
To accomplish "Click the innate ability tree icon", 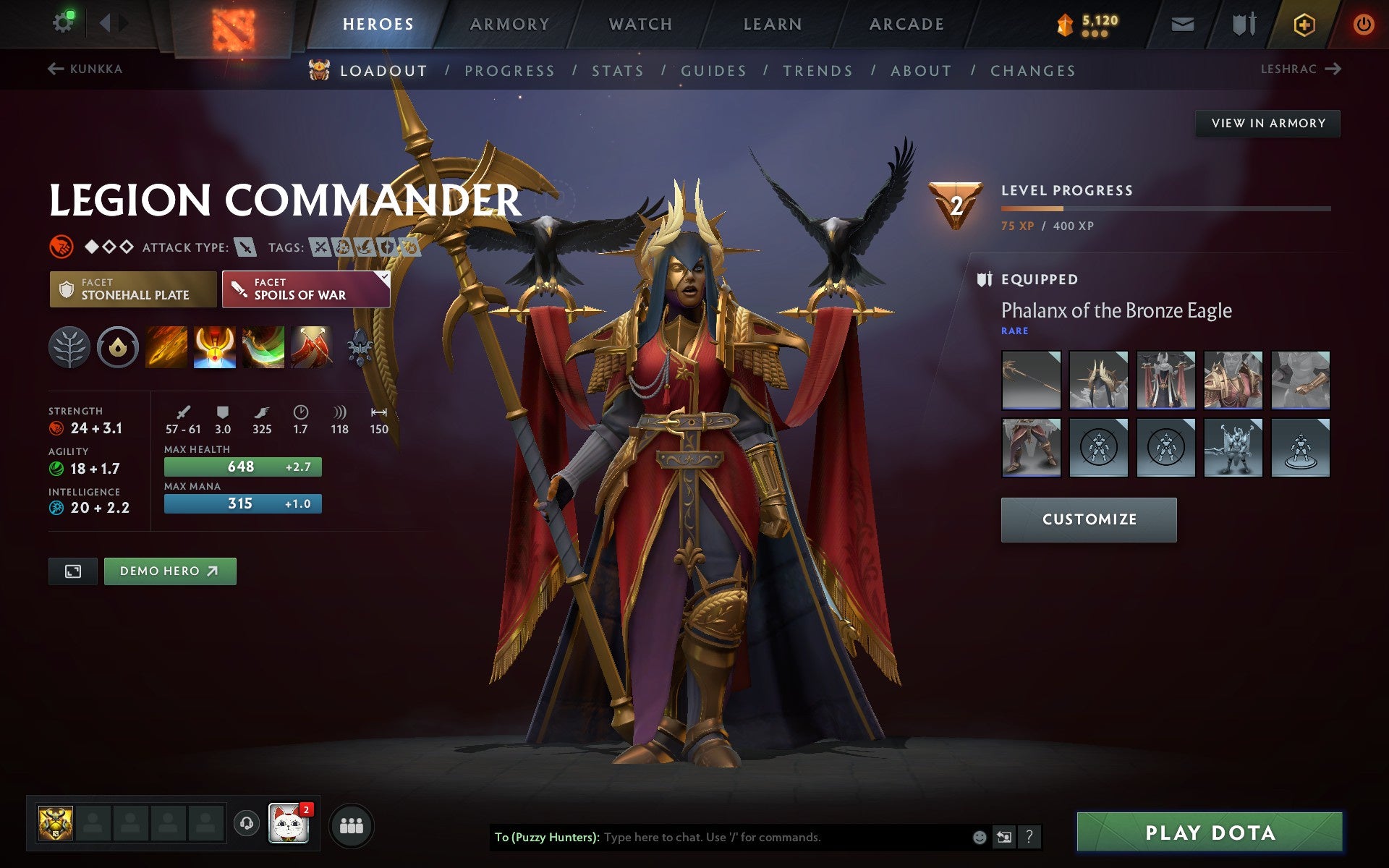I will tap(70, 347).
